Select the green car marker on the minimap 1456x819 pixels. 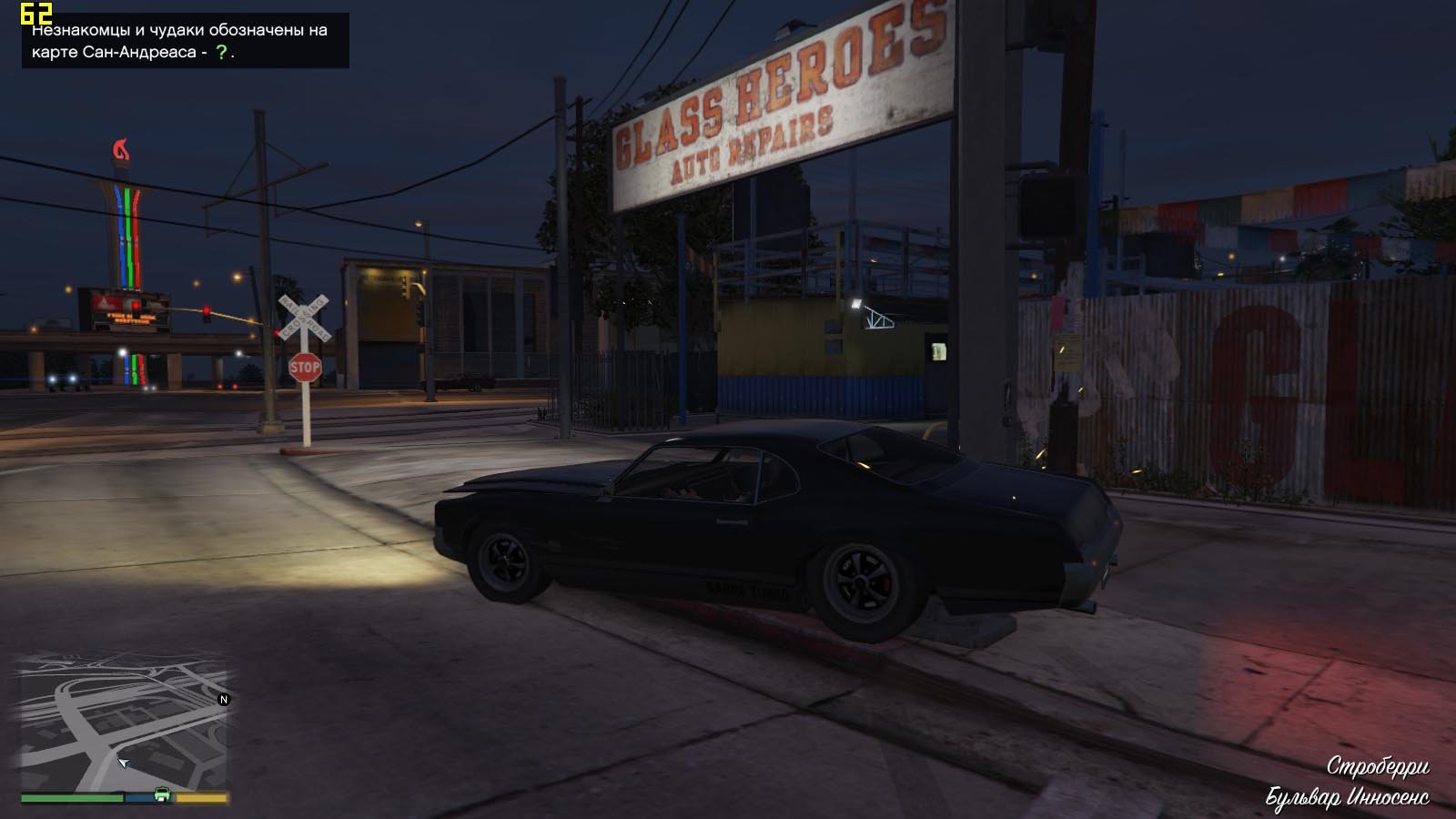tap(162, 794)
